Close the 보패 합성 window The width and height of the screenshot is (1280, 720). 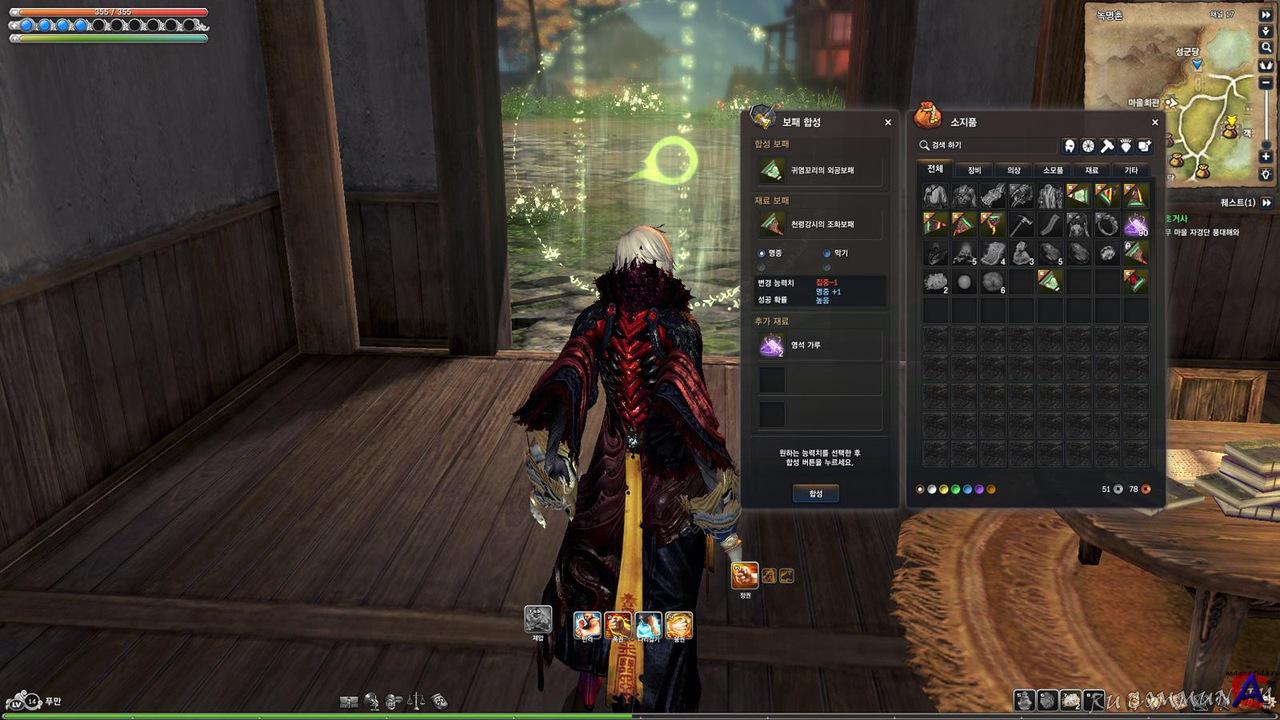pyautogui.click(x=888, y=122)
